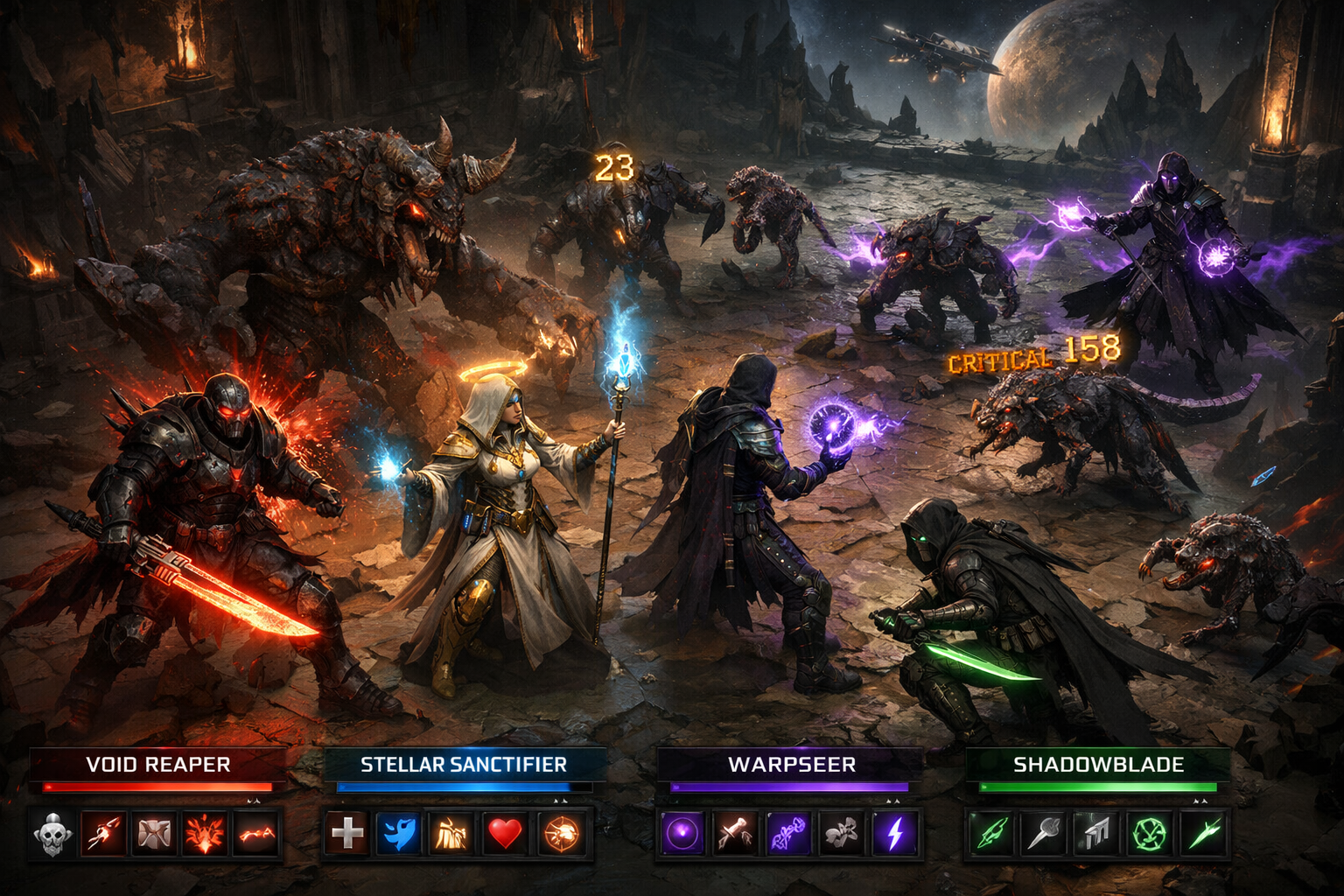Use the red flaming demon face ability
The height and width of the screenshot is (896, 1344).
tap(205, 833)
